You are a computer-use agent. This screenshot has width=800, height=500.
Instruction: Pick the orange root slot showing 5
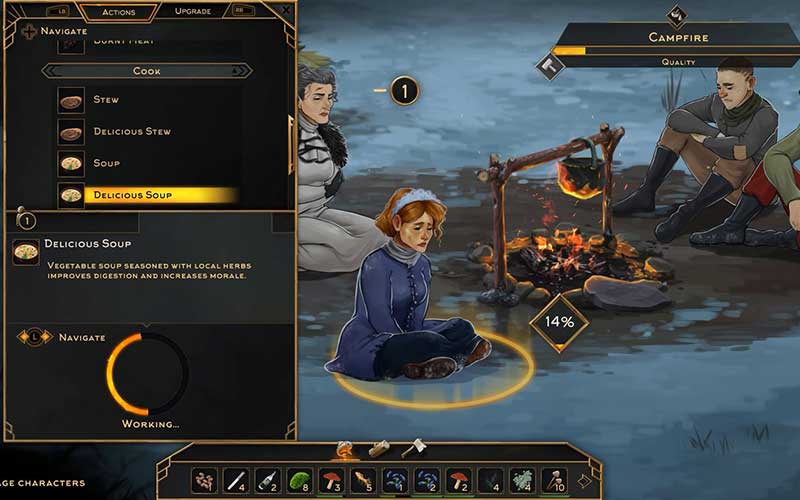click(363, 481)
